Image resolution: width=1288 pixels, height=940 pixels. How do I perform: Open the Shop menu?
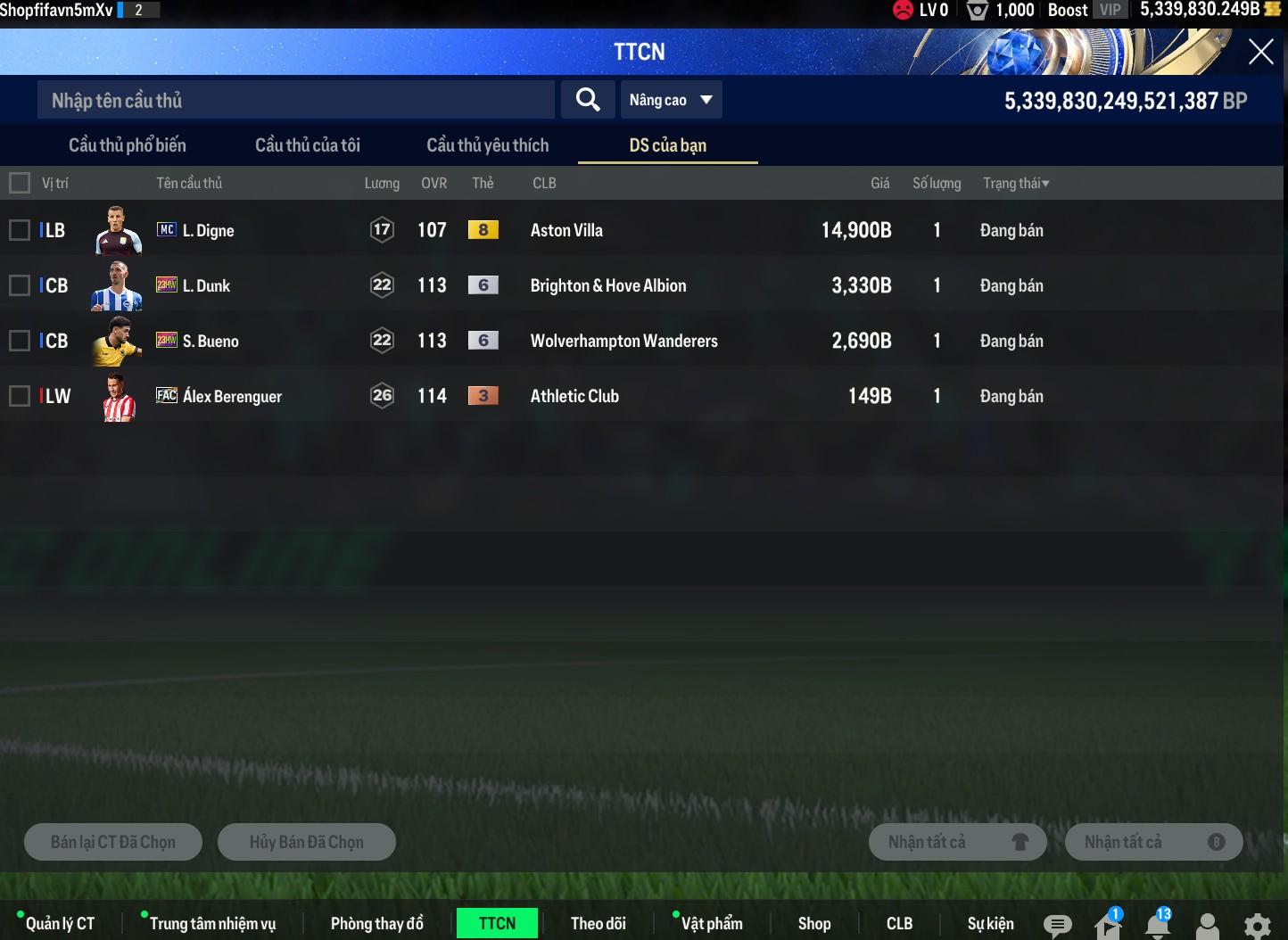tap(813, 924)
